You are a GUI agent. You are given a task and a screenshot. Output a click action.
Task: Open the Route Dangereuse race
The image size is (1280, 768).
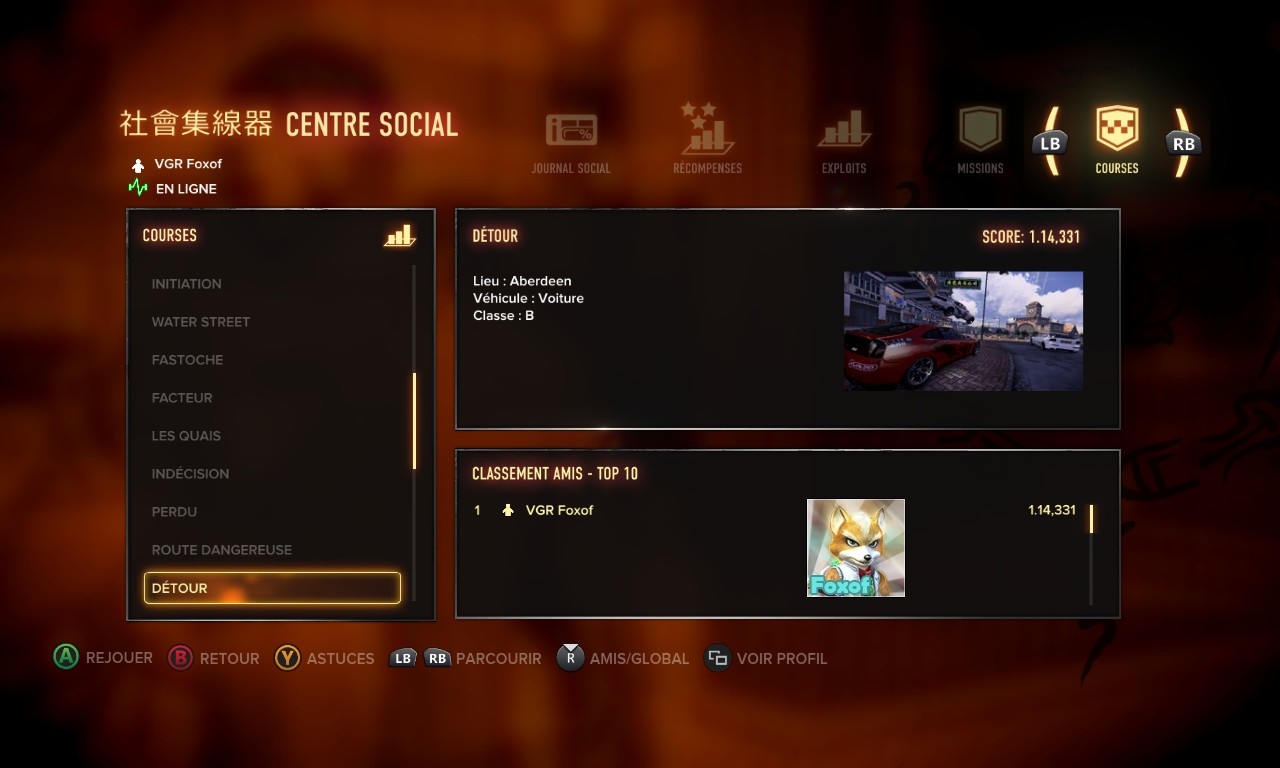(x=222, y=550)
